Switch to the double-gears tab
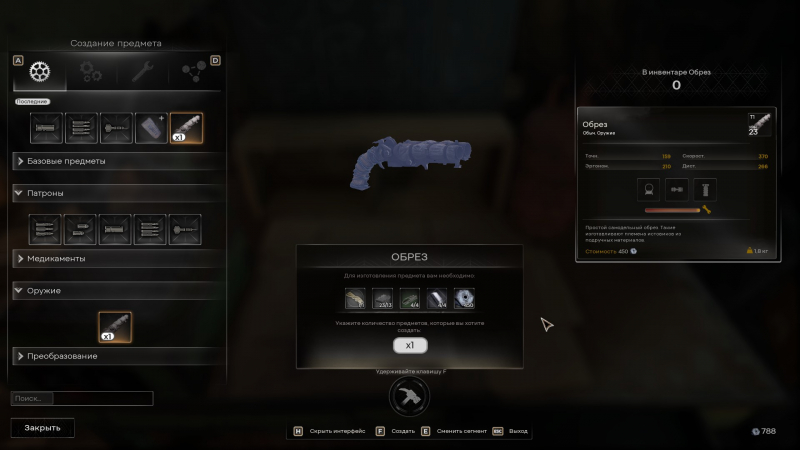 91,72
